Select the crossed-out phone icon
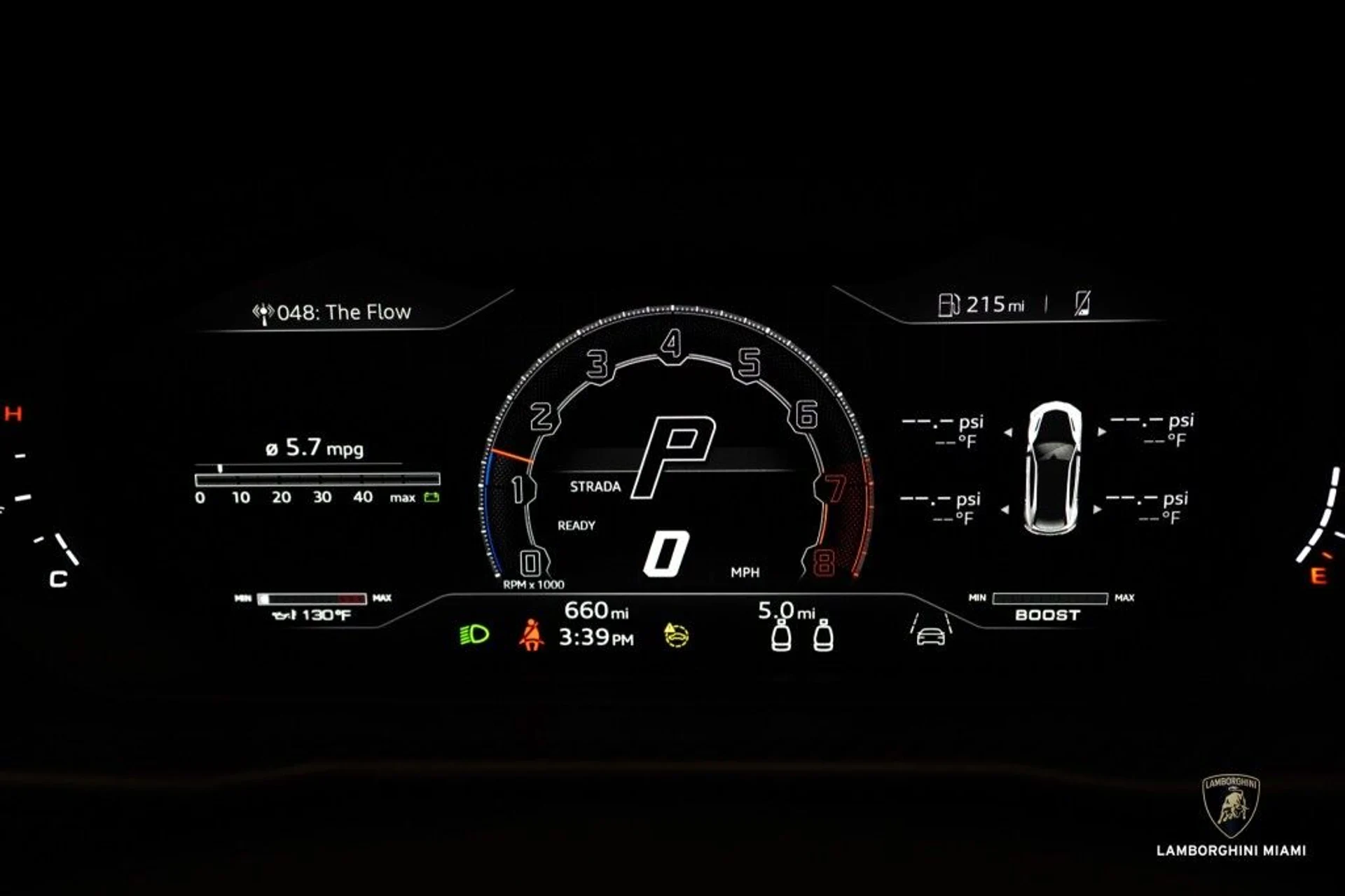This screenshot has height=896, width=1345. point(1082,303)
